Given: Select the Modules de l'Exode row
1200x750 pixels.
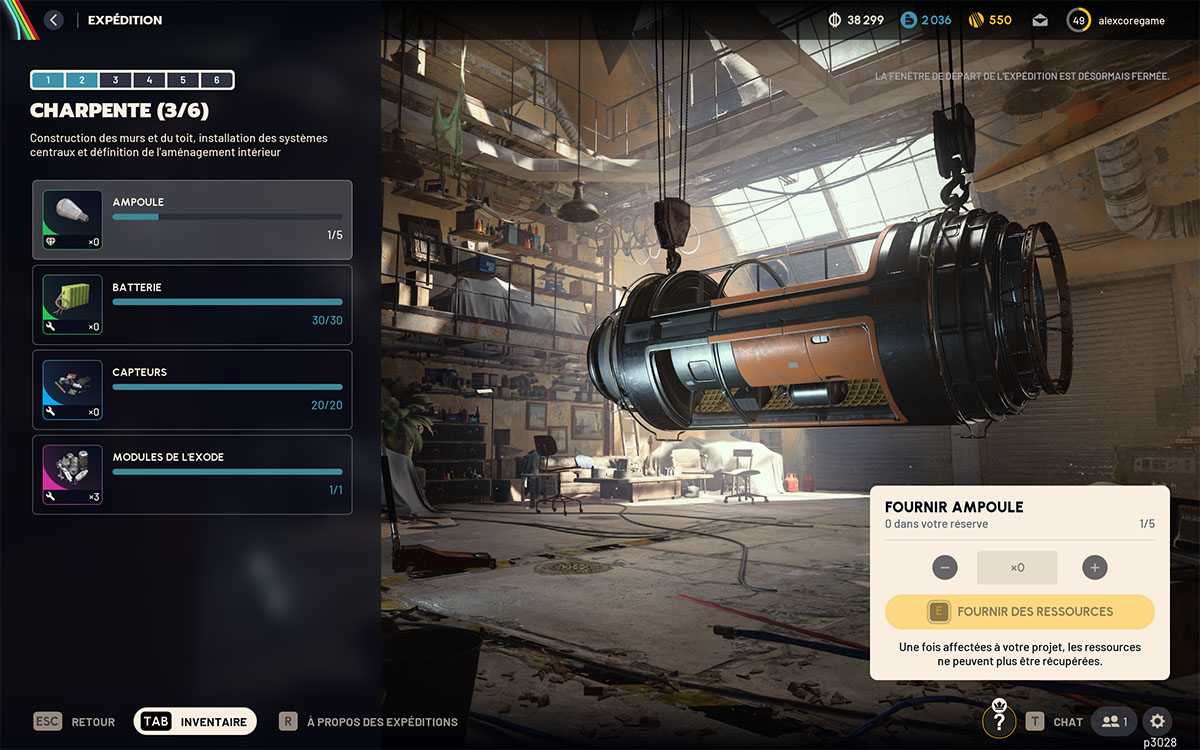Looking at the screenshot, I should click(192, 475).
